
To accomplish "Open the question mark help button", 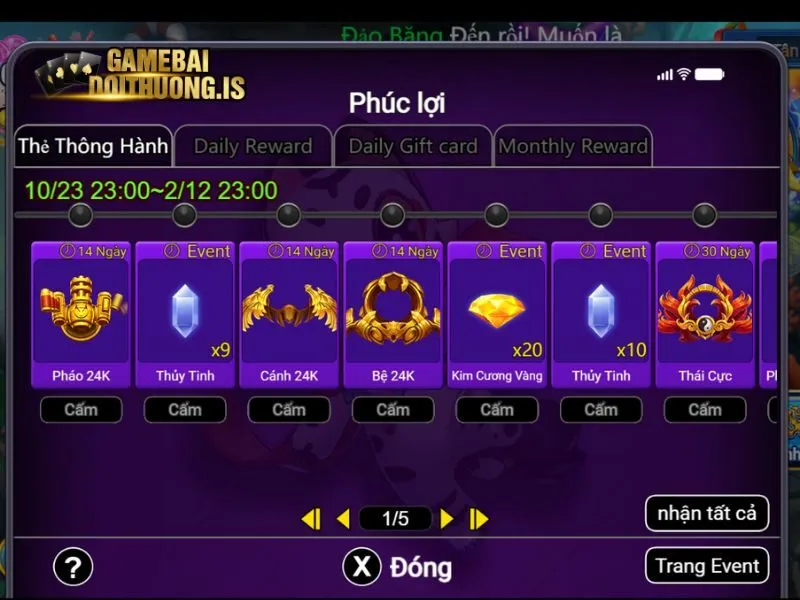I will [x=72, y=567].
